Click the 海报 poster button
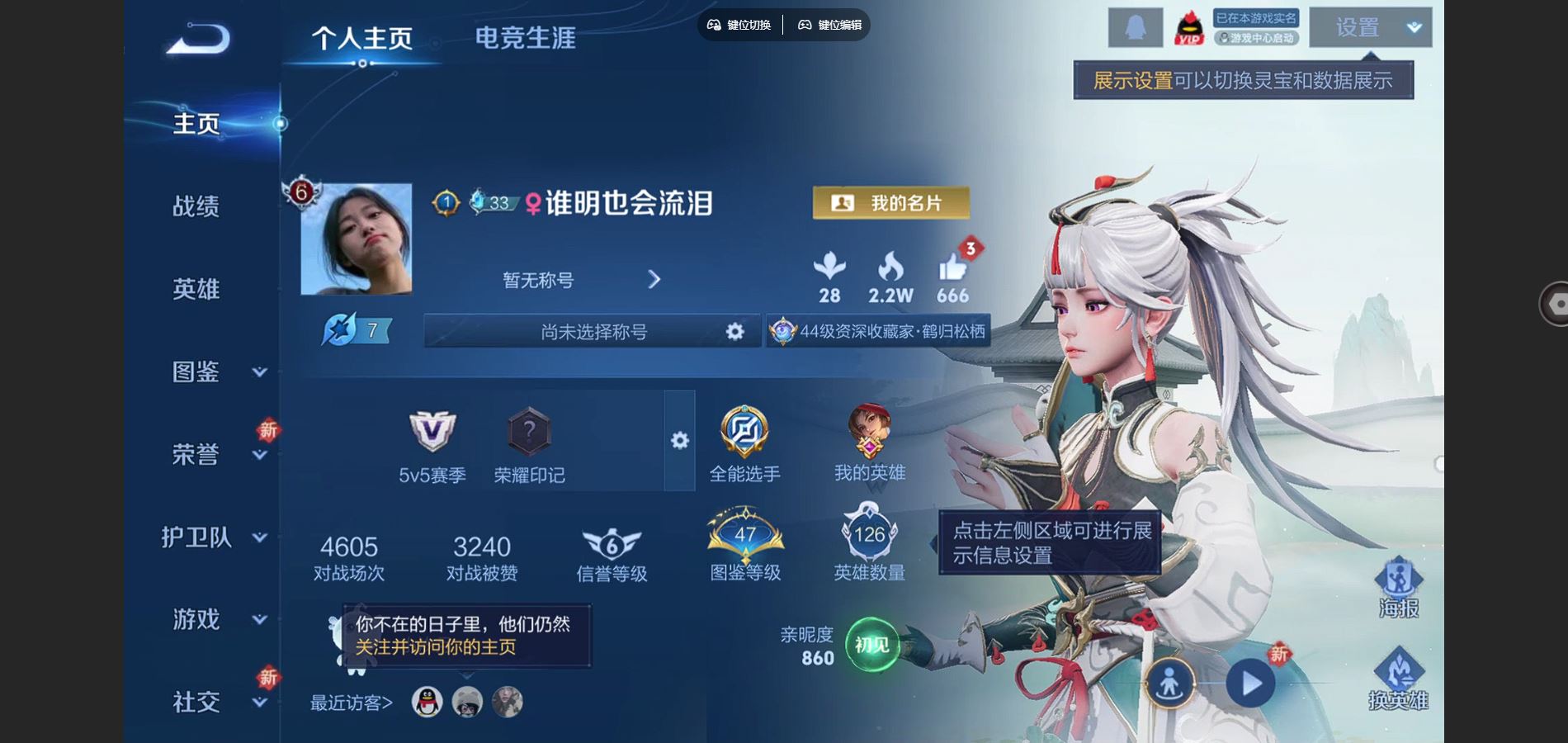The width and height of the screenshot is (1568, 743). [1398, 588]
